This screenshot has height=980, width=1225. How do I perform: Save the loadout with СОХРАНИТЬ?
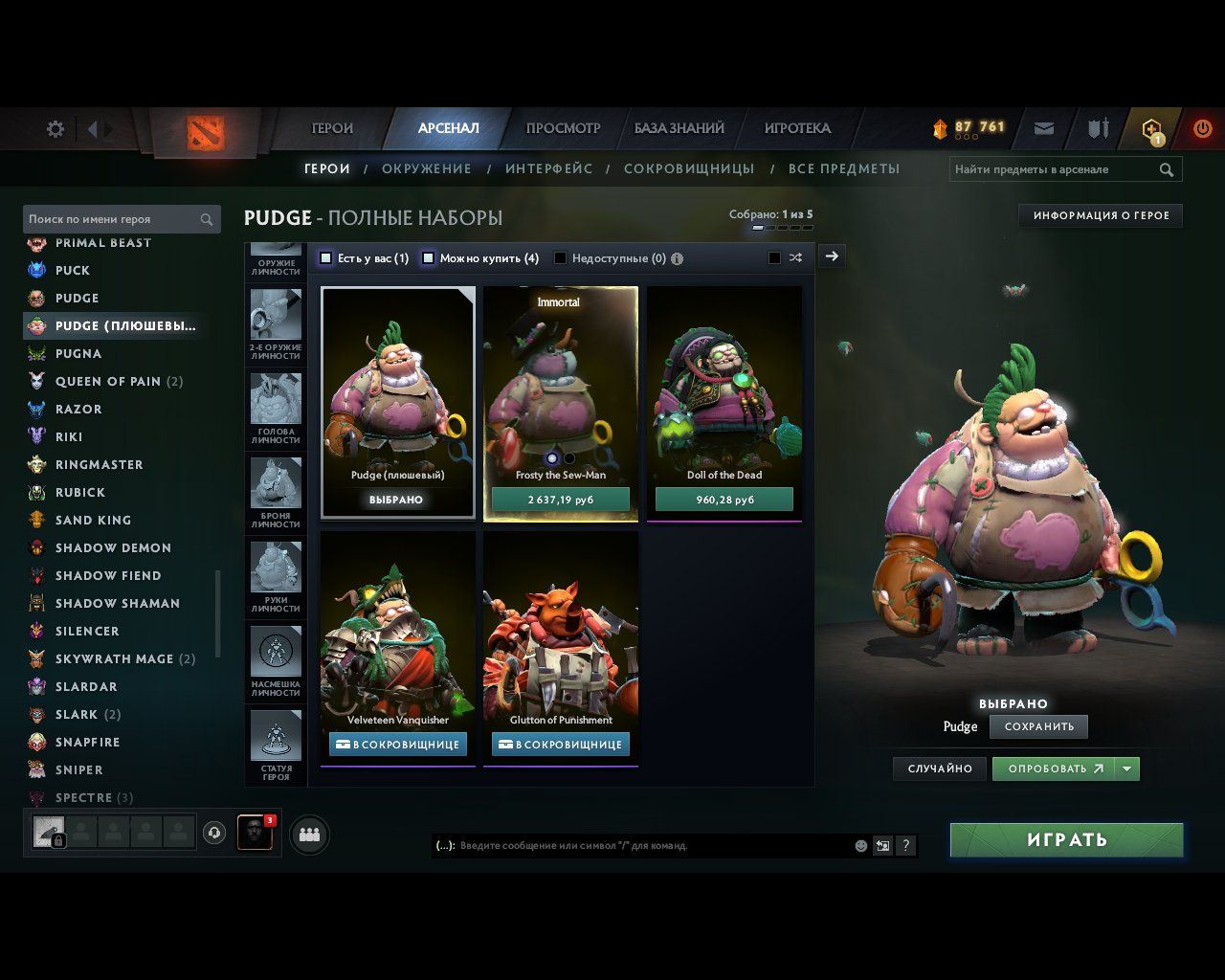click(x=1038, y=726)
